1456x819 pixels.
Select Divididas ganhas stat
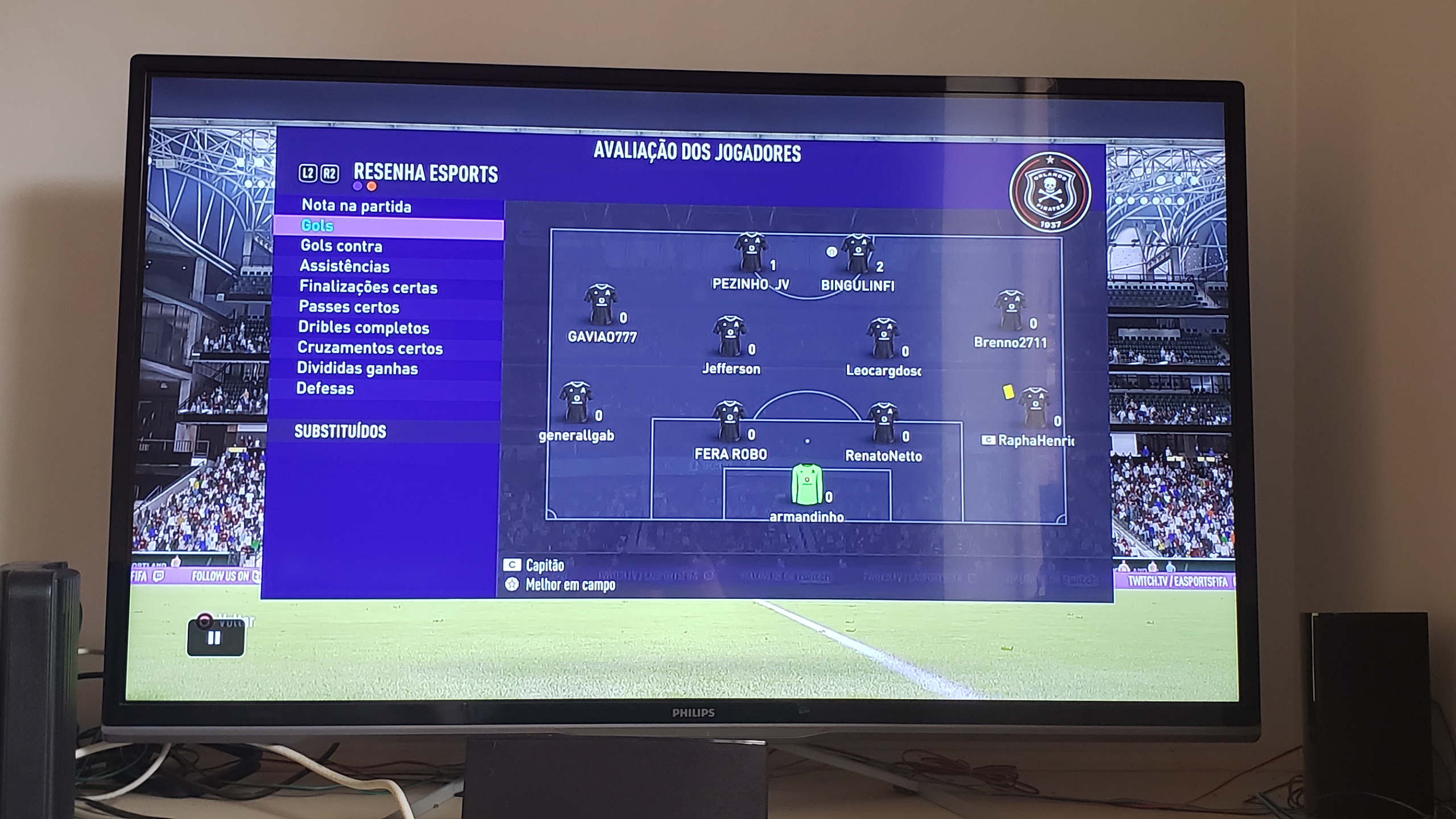tap(357, 369)
